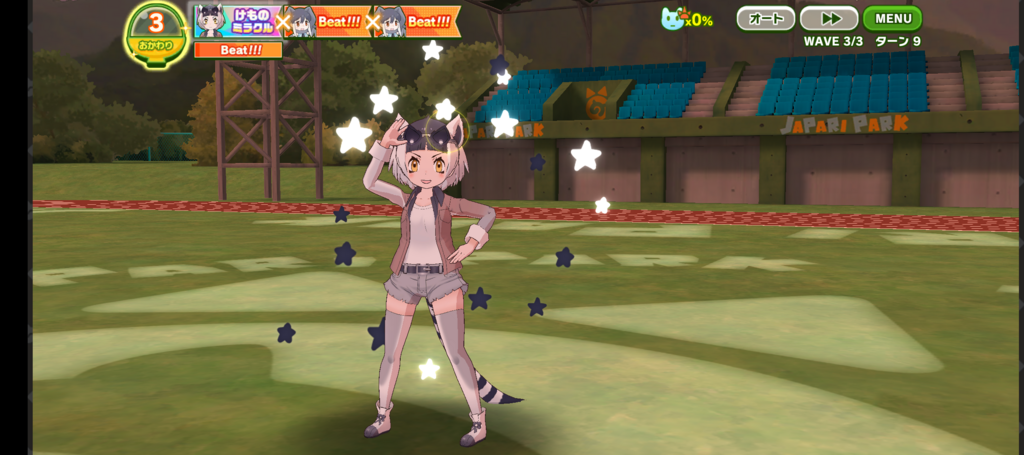The height and width of the screenshot is (455, 1024).
Task: Enable auto battle with the オート button
Action: click(x=766, y=18)
